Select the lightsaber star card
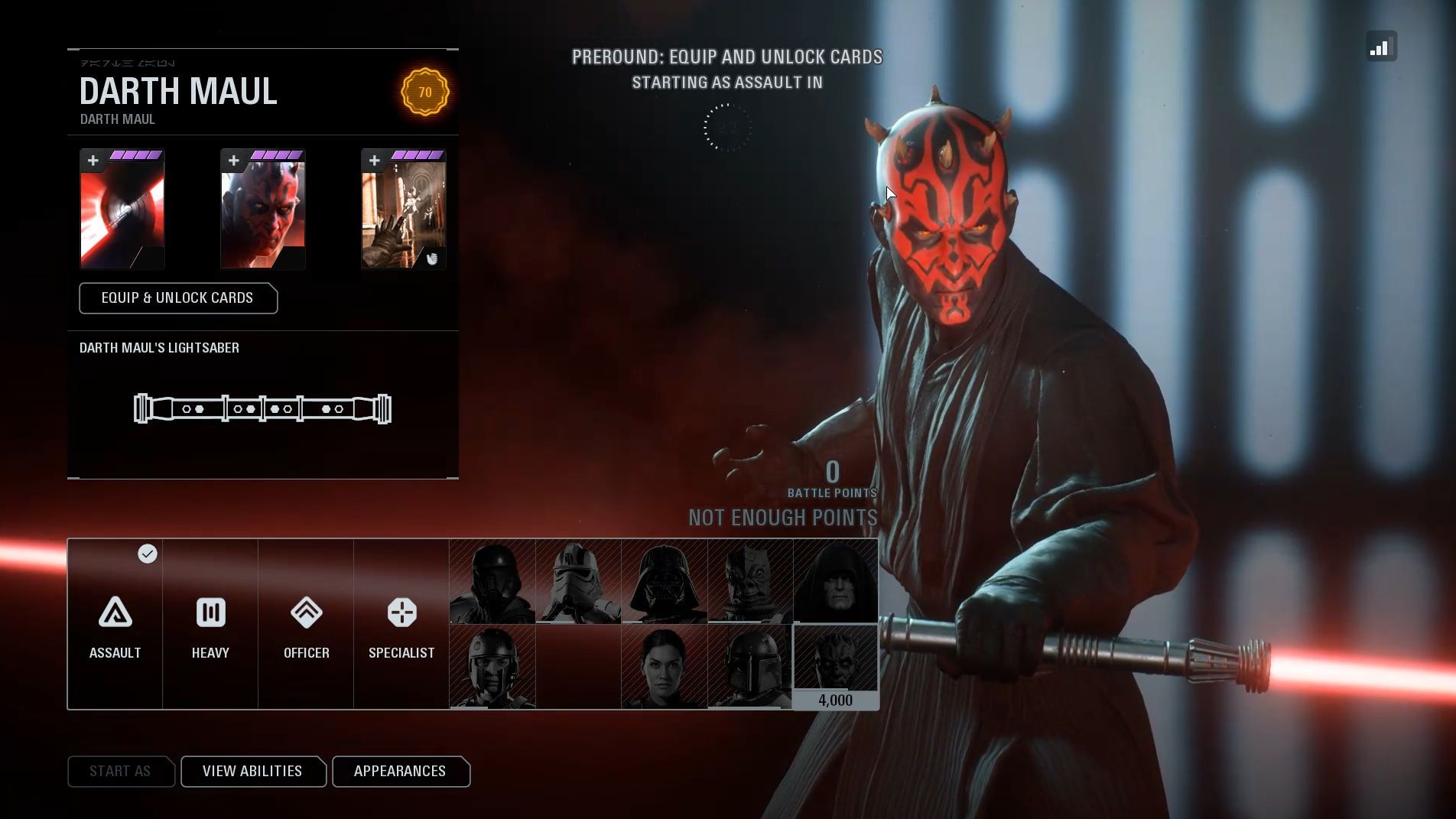1456x819 pixels. 122,210
